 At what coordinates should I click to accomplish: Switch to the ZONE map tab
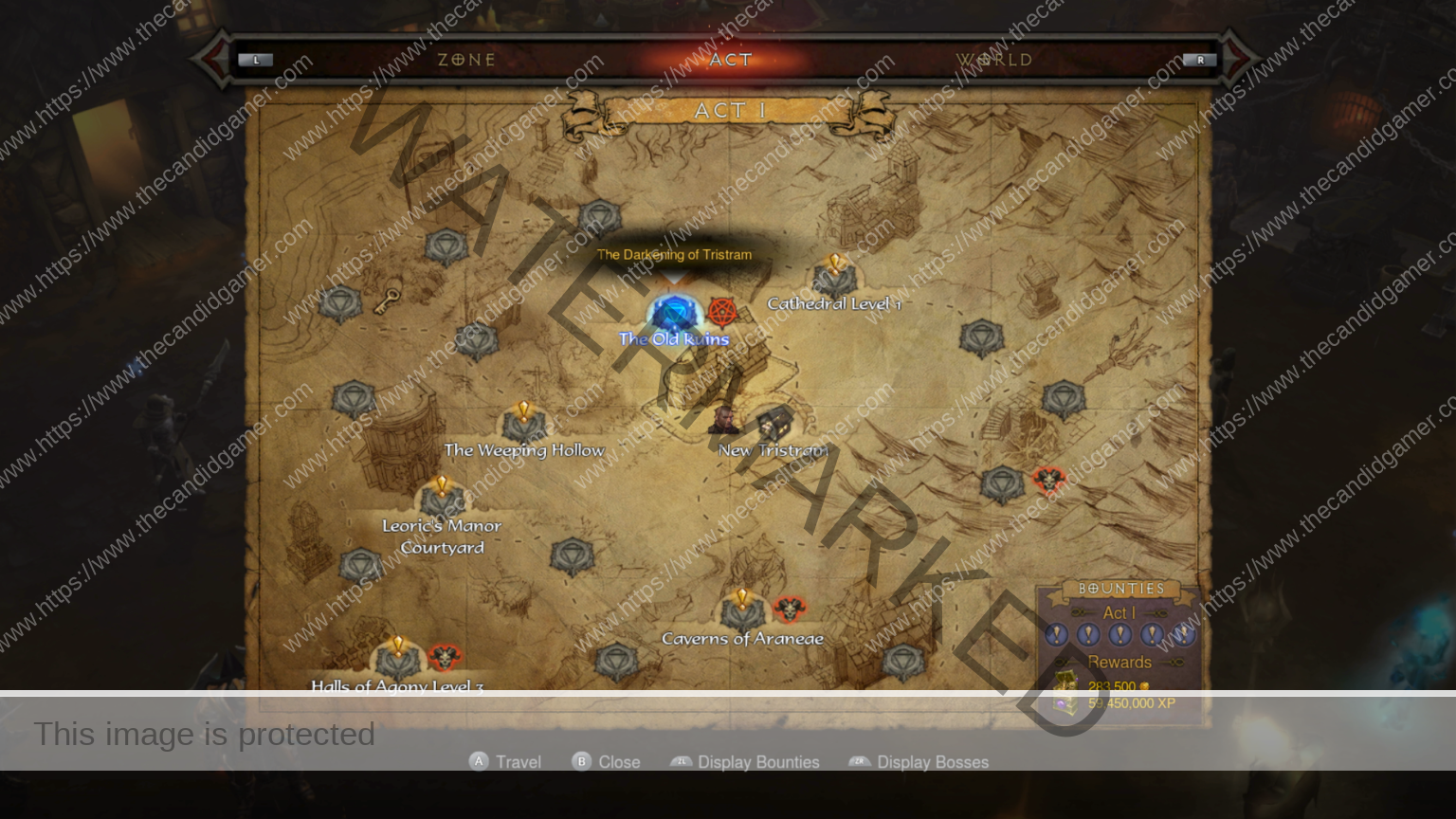466,59
